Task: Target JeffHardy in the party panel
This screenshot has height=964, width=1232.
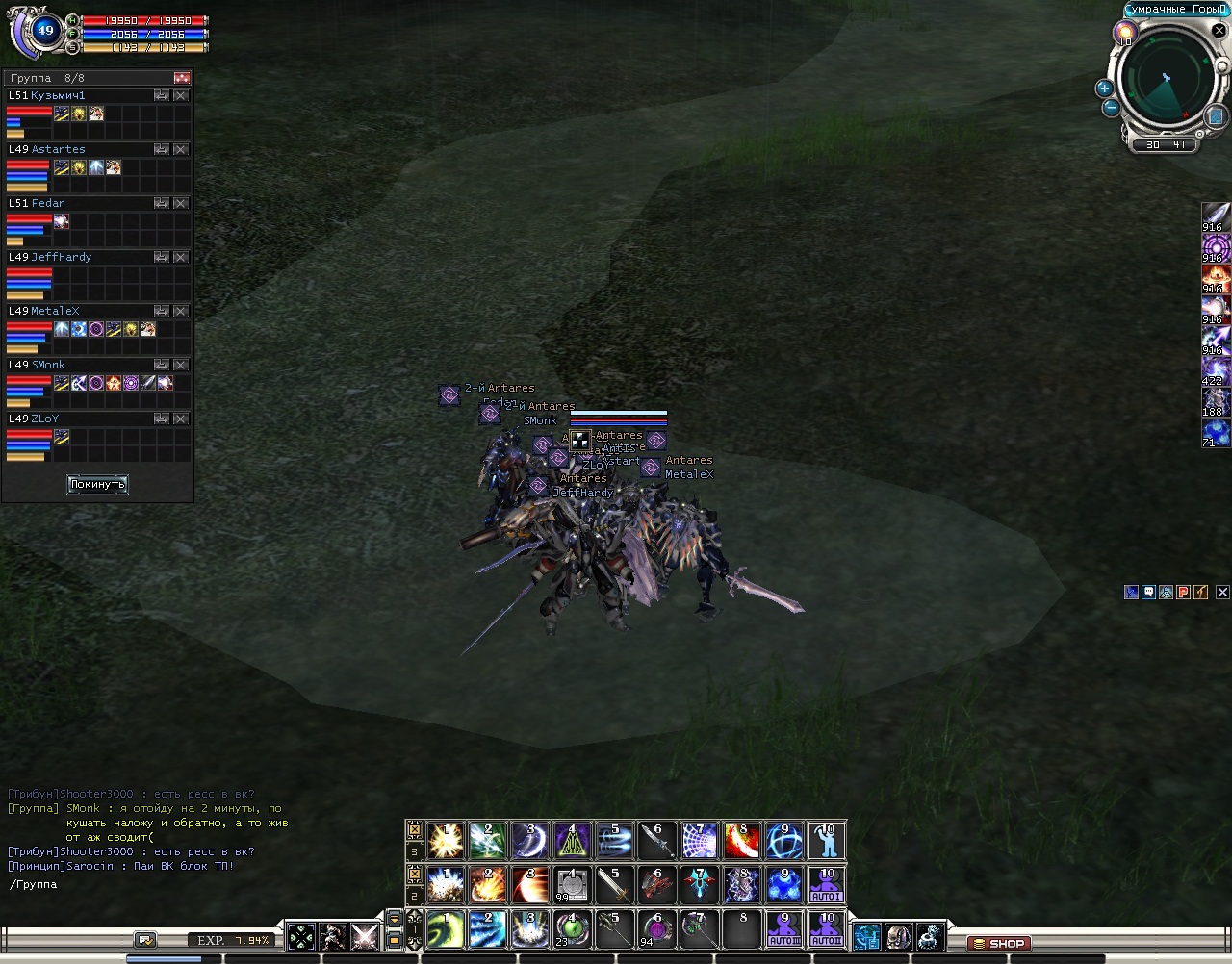Action: tap(61, 258)
